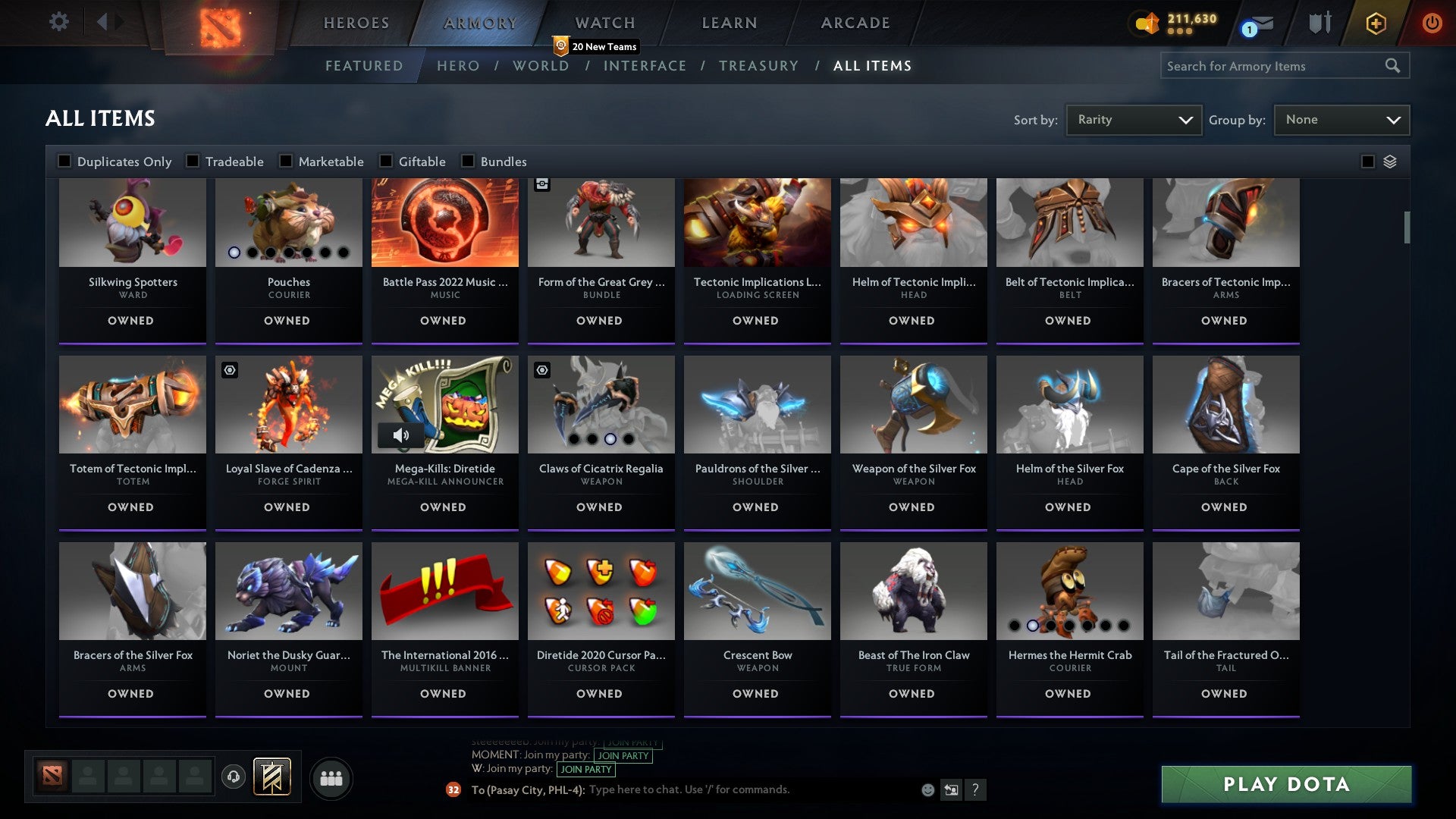Screen dimensions: 1456x819
Task: Enable the Marketable checkbox
Action: pos(286,161)
